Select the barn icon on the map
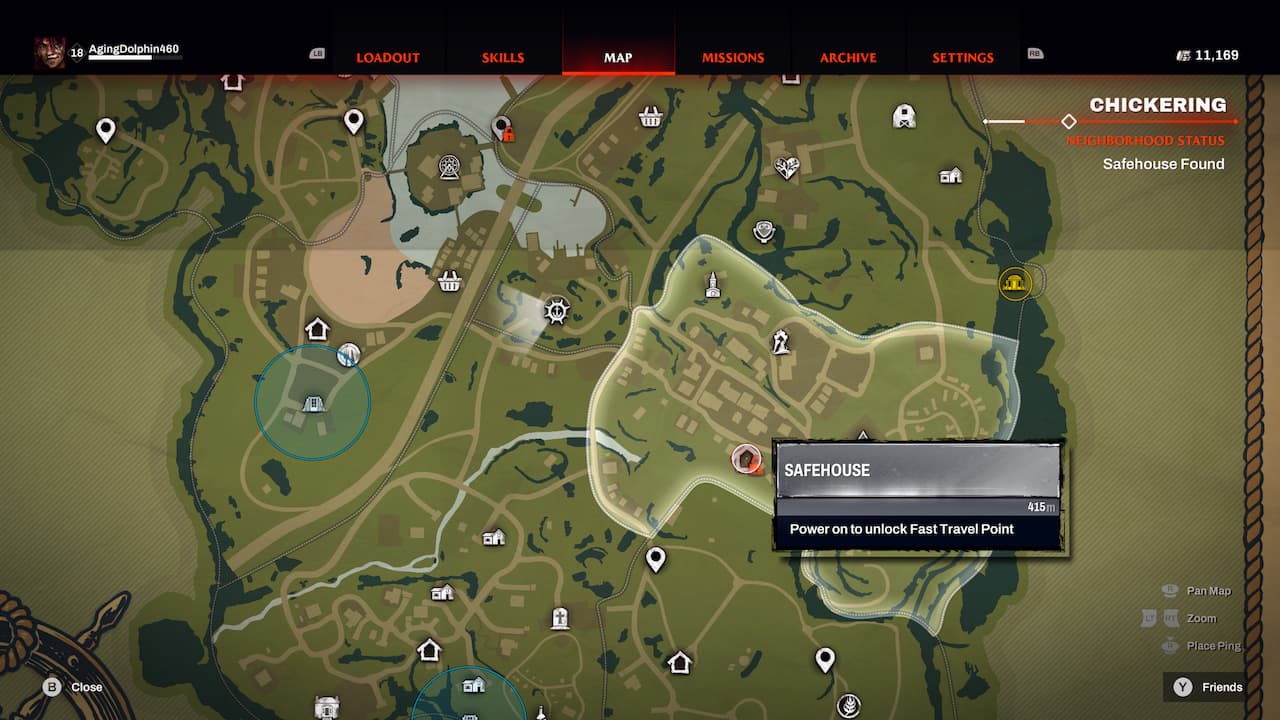 (904, 116)
